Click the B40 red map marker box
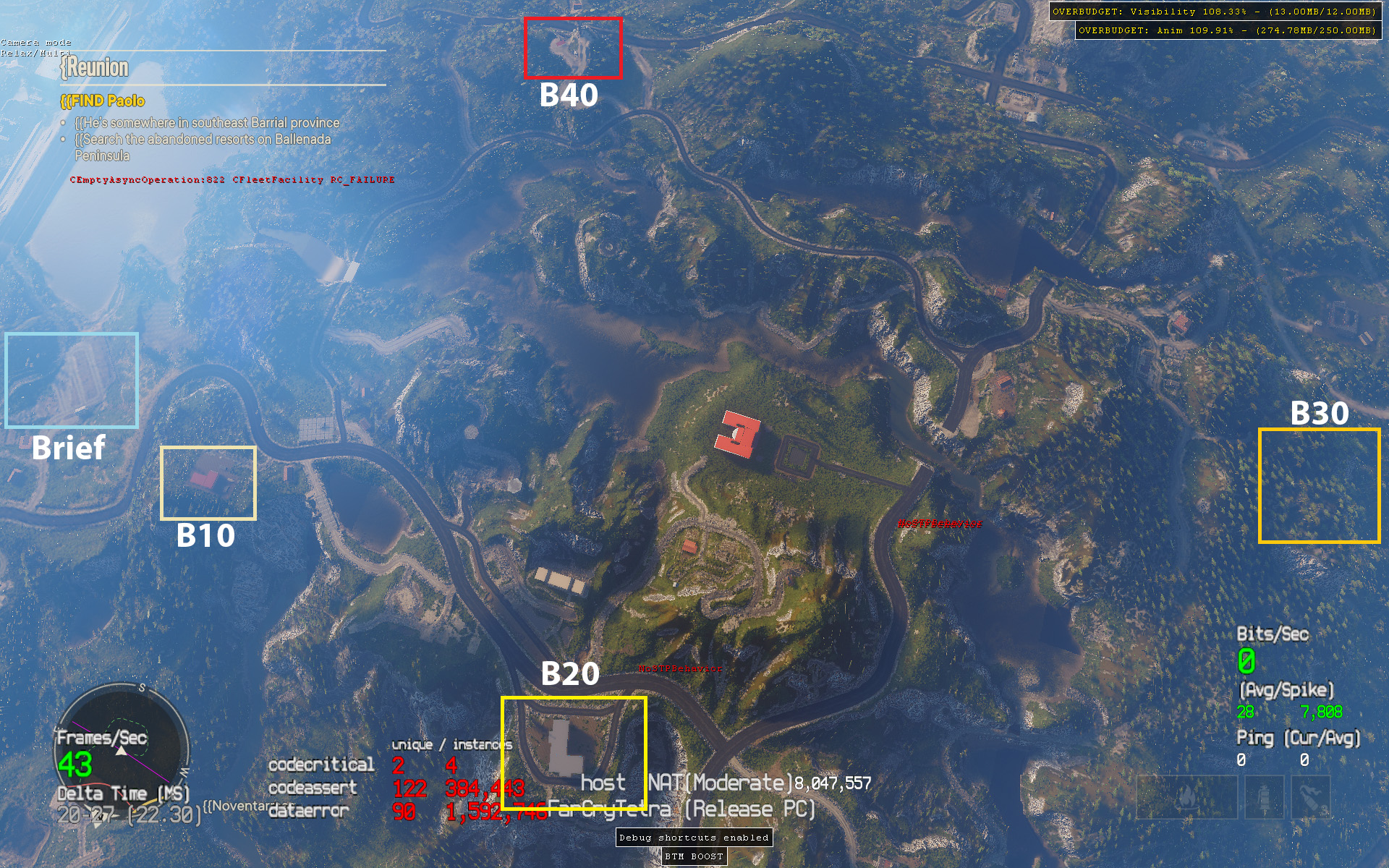The width and height of the screenshot is (1389, 868). (573, 47)
